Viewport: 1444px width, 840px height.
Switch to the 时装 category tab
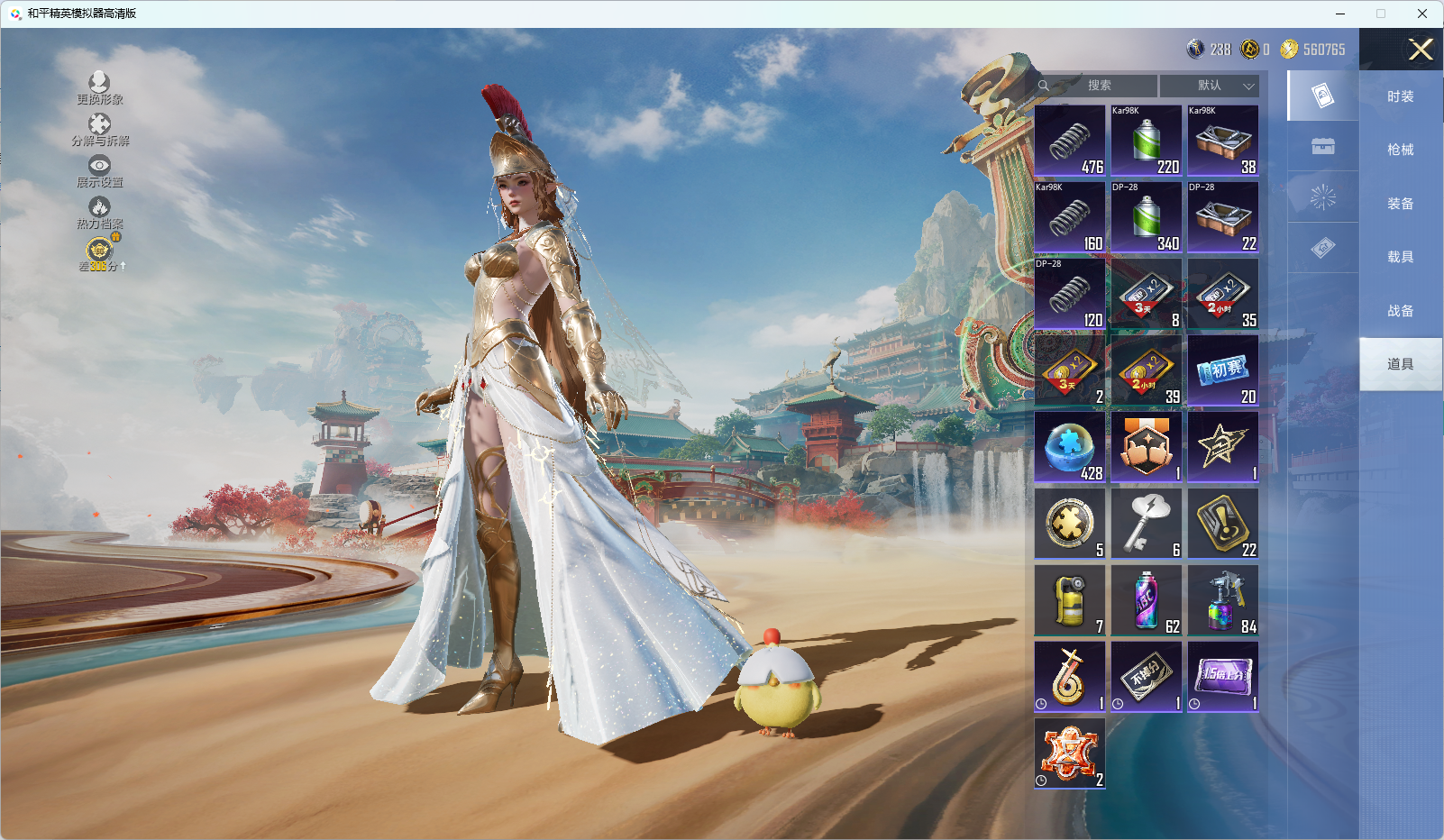tap(1400, 96)
